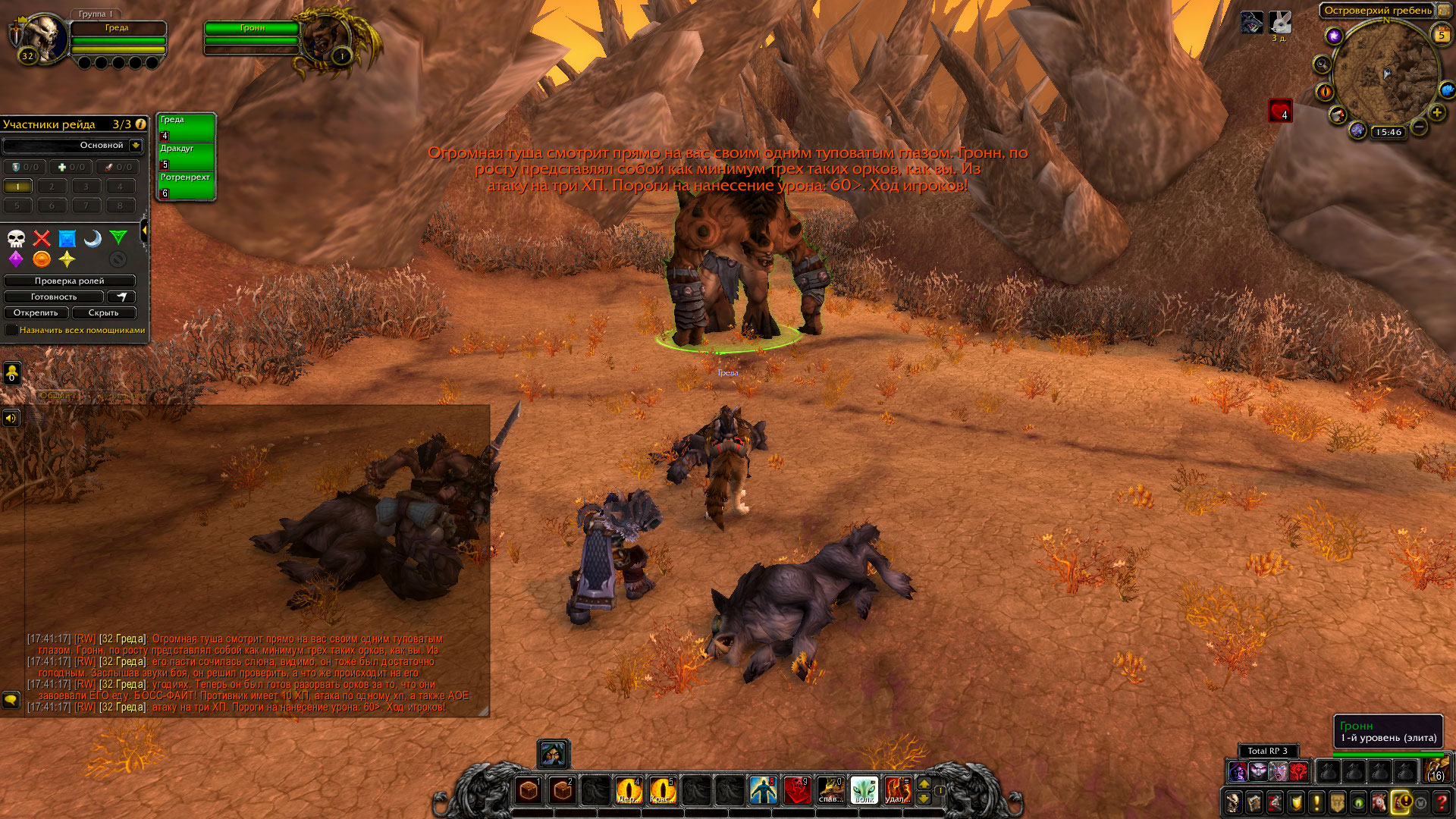Activate the red skull ability in slot 9
Viewport: 1456px width, 819px height.
tap(797, 790)
